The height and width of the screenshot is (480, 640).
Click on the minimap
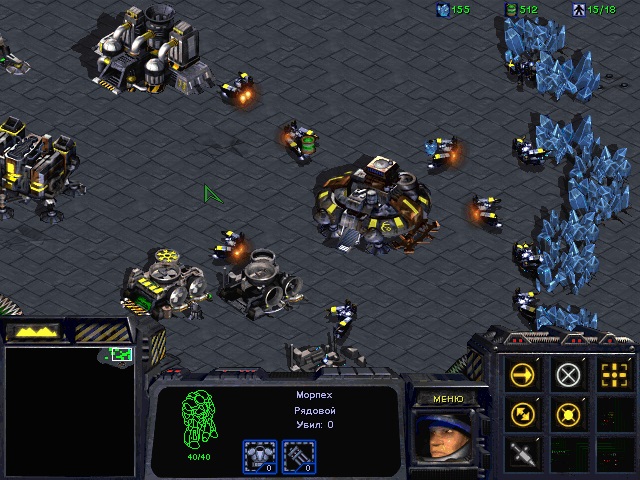point(69,410)
